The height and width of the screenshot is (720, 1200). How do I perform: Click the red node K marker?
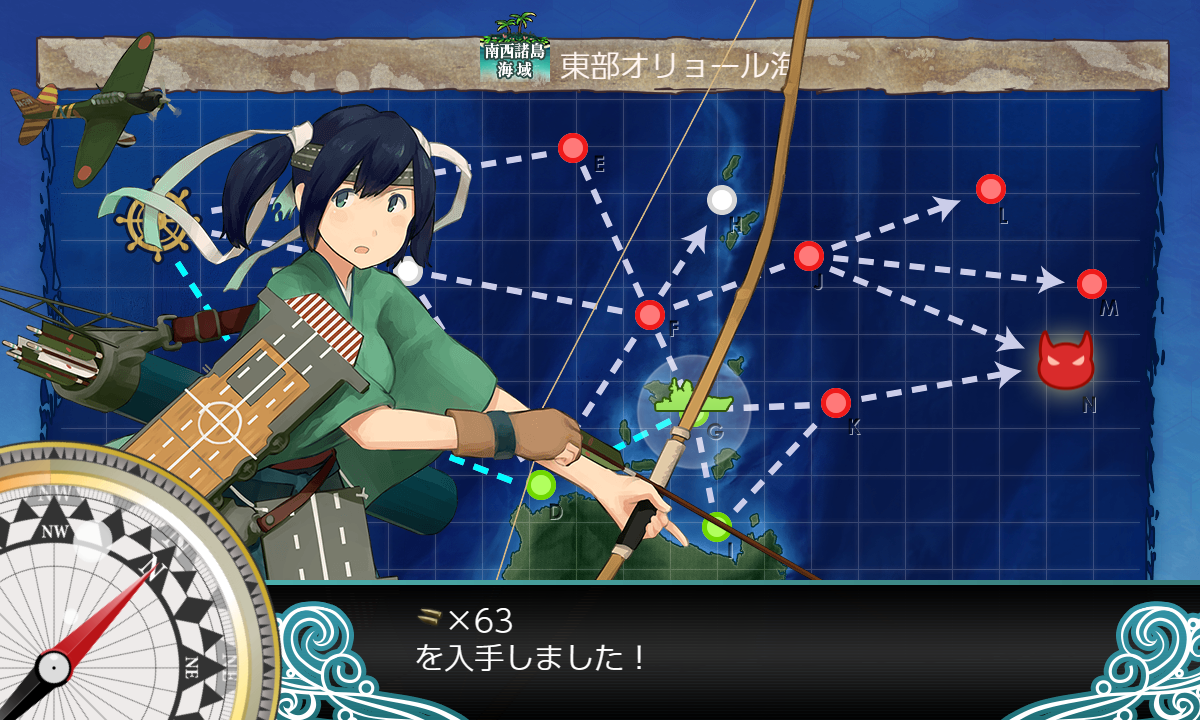tap(836, 403)
